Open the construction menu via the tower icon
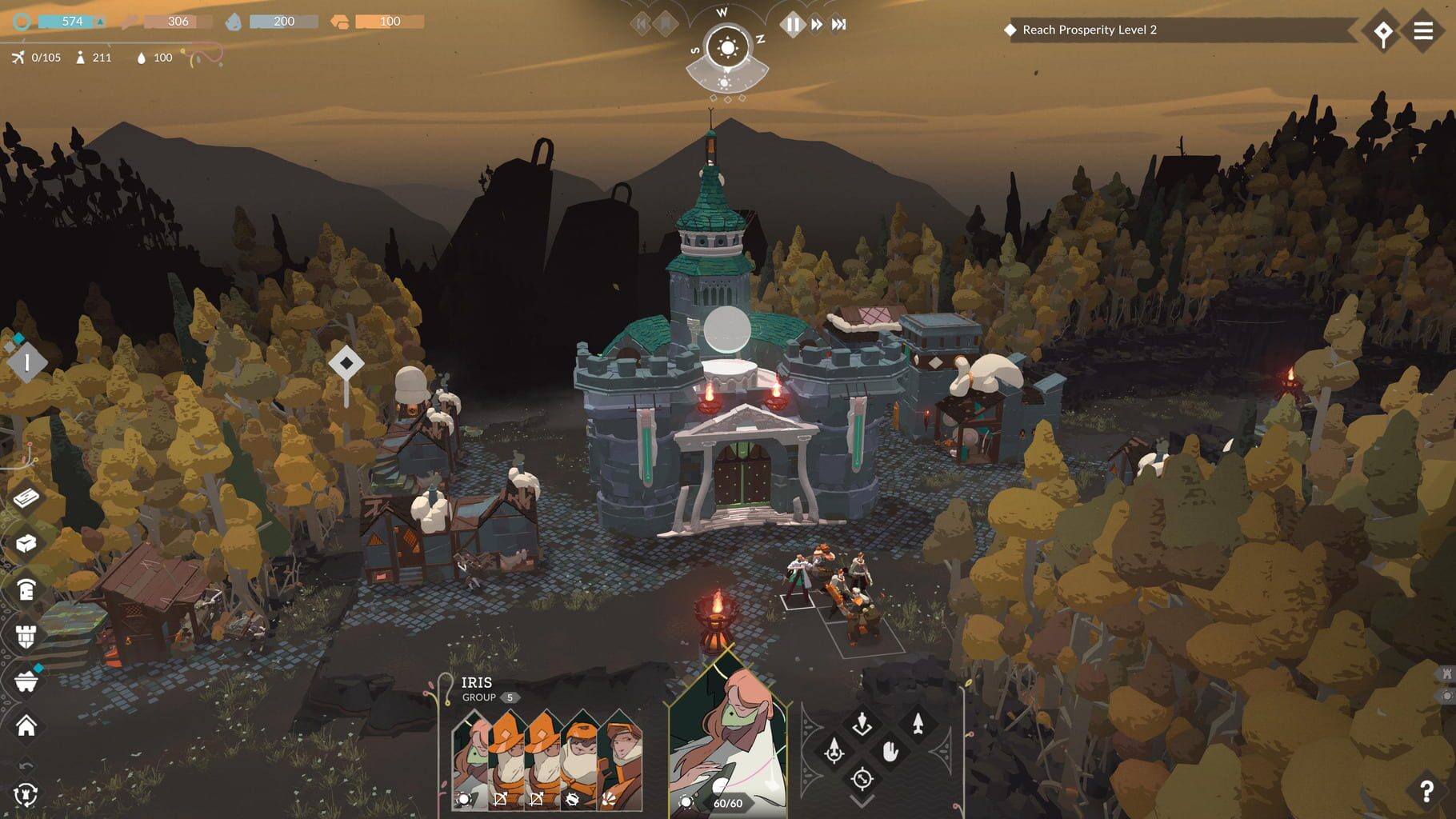This screenshot has height=819, width=1456. click(26, 636)
